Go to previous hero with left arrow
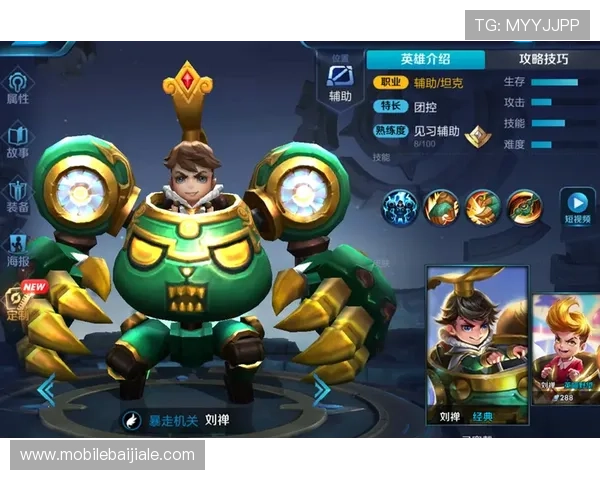 45,390
